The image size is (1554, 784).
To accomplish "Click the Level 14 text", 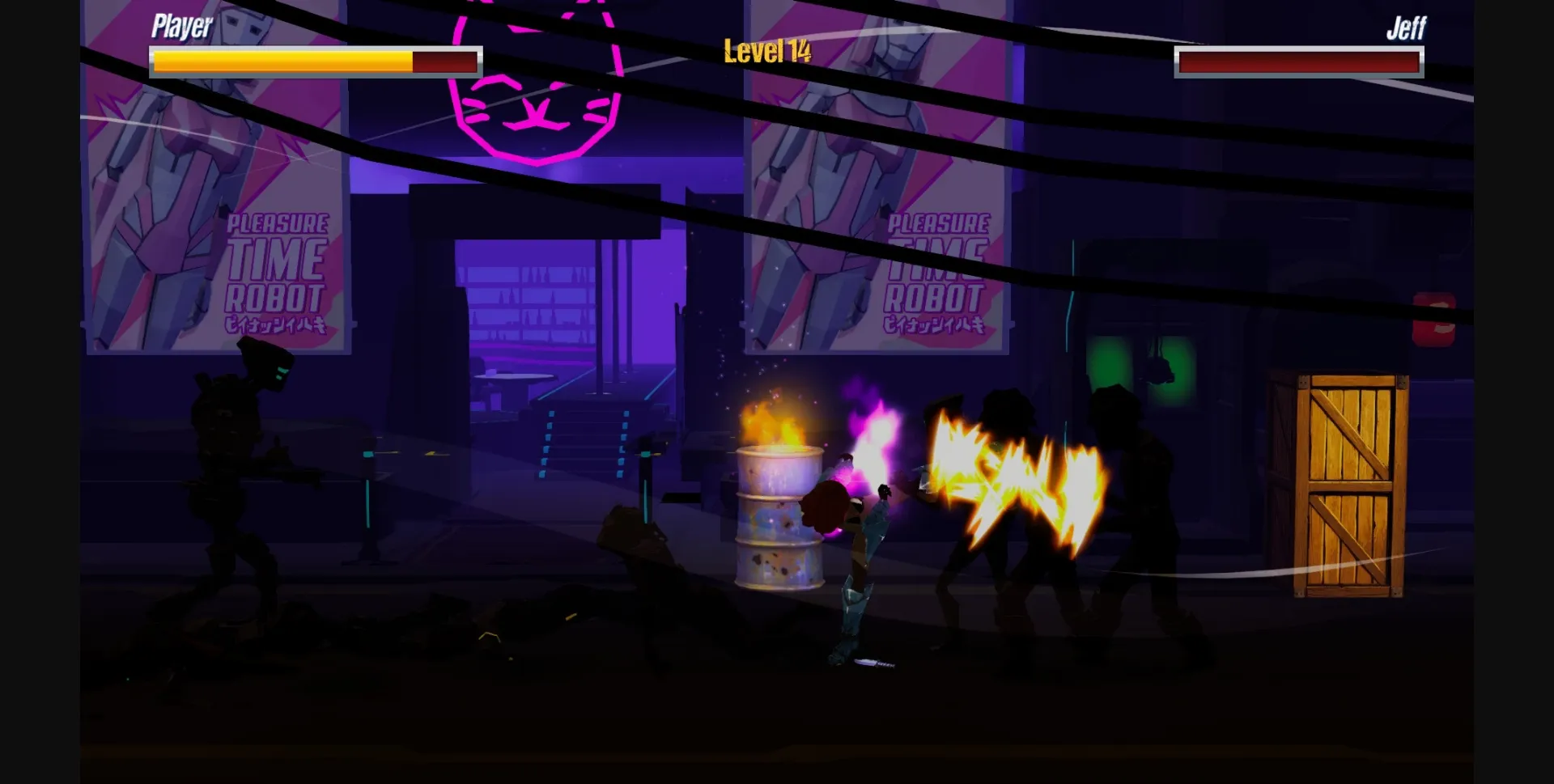I will pos(766,50).
